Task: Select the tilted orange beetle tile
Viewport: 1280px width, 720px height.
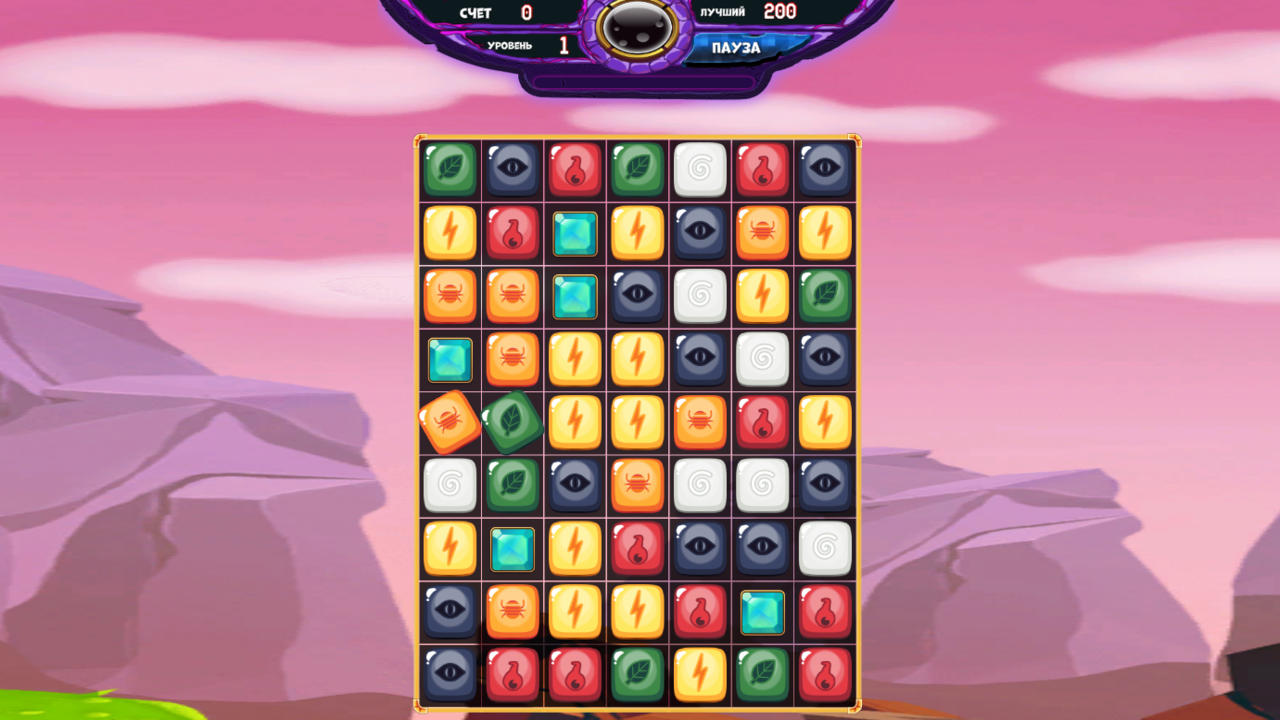Action: point(449,420)
